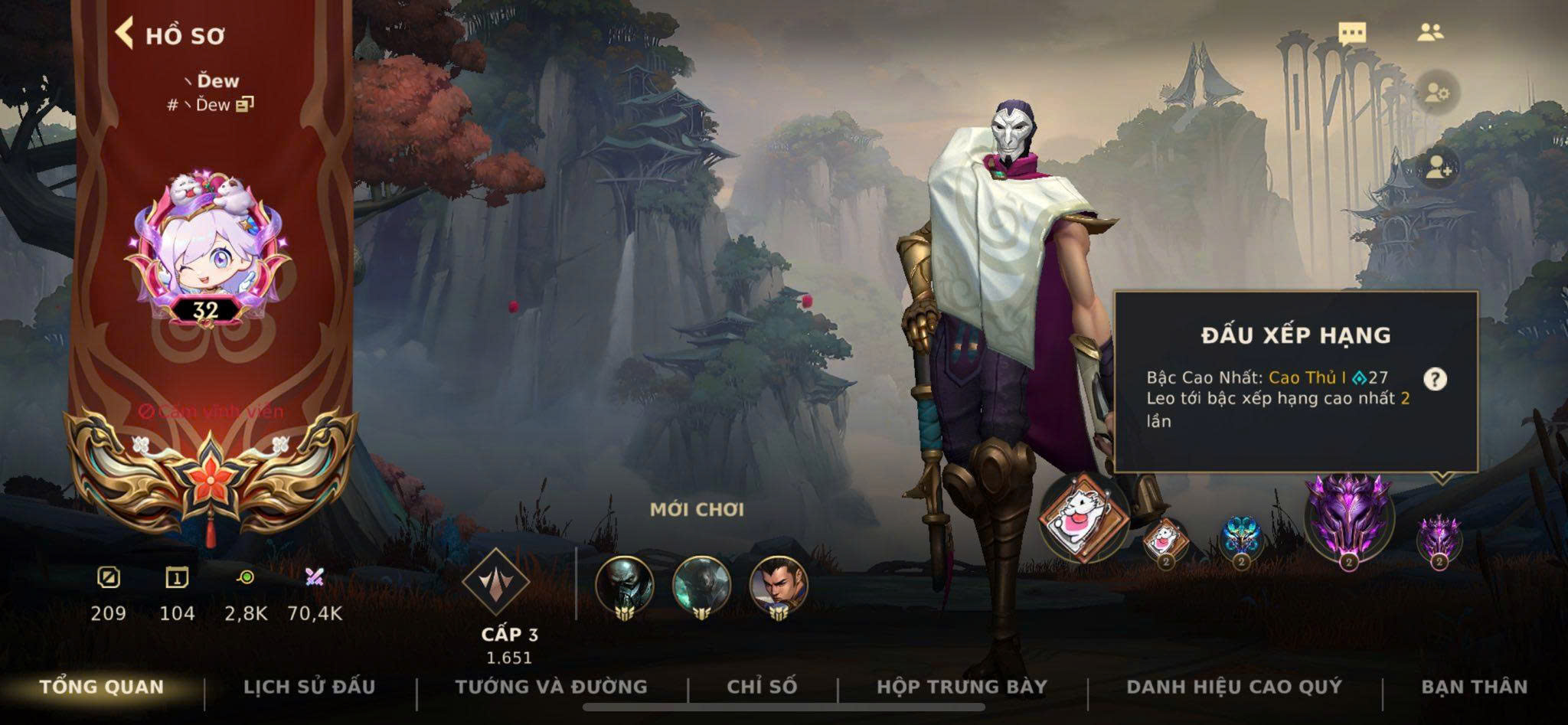Select the large purple ranked emblem
The width and height of the screenshot is (1568, 725).
coord(1349,518)
